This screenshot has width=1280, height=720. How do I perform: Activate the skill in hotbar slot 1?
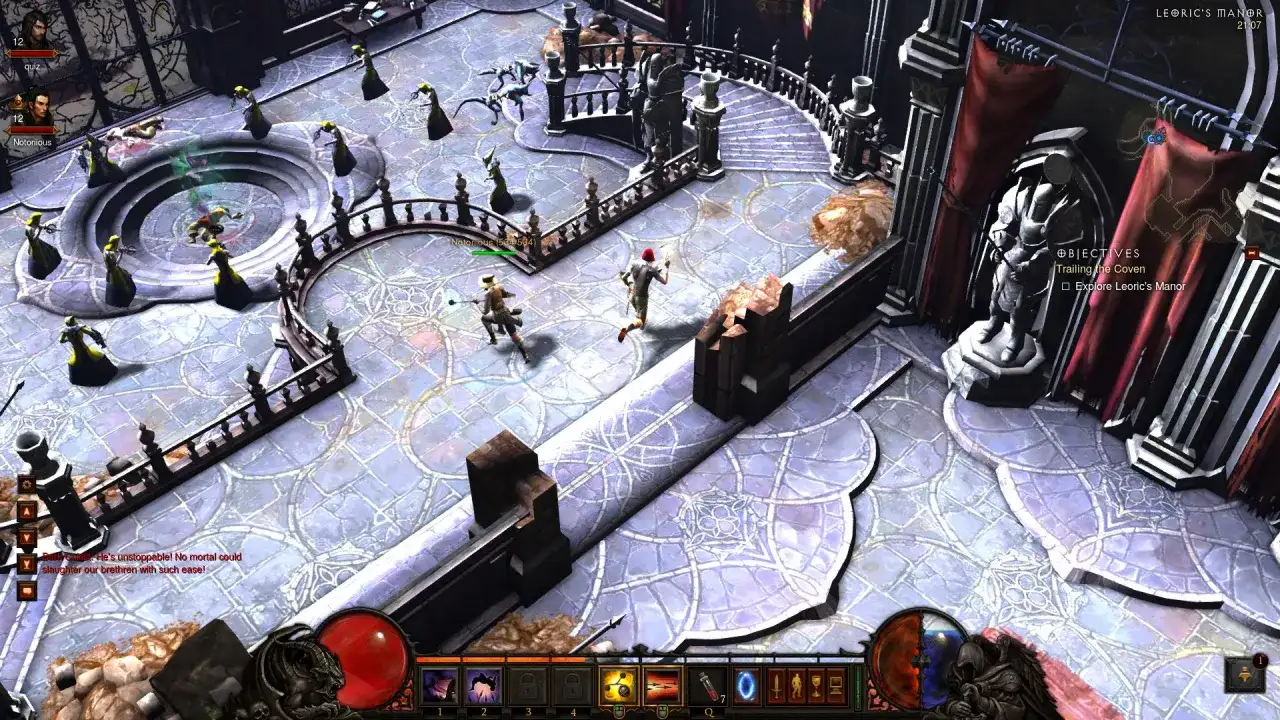point(440,684)
